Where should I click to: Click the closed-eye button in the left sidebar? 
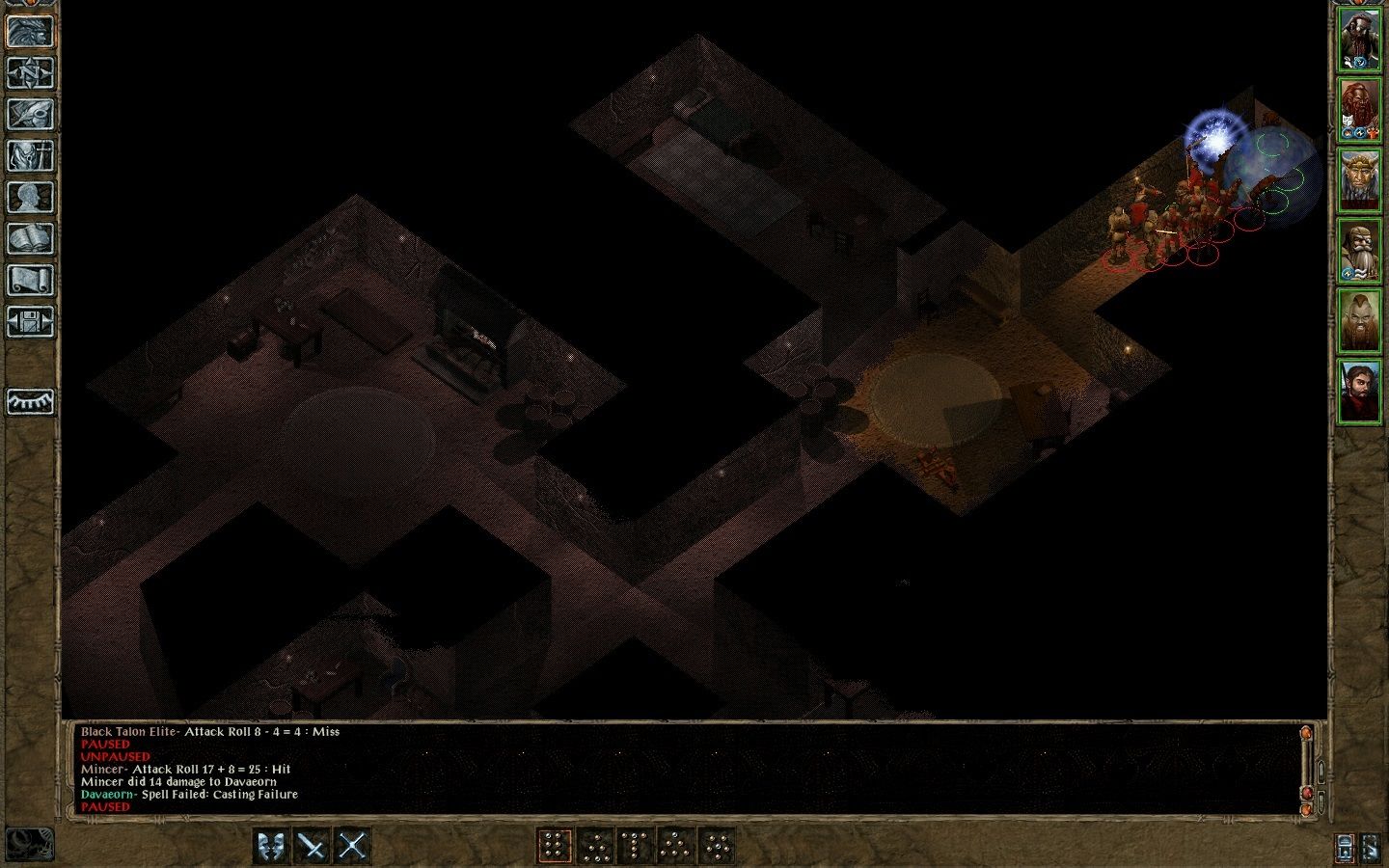(30, 401)
